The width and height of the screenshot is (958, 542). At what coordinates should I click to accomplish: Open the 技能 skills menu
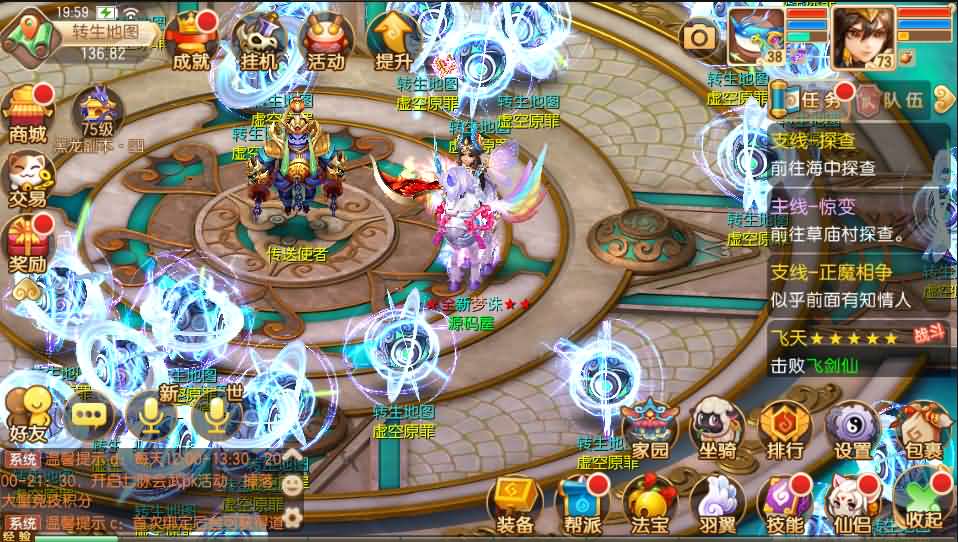[784, 503]
